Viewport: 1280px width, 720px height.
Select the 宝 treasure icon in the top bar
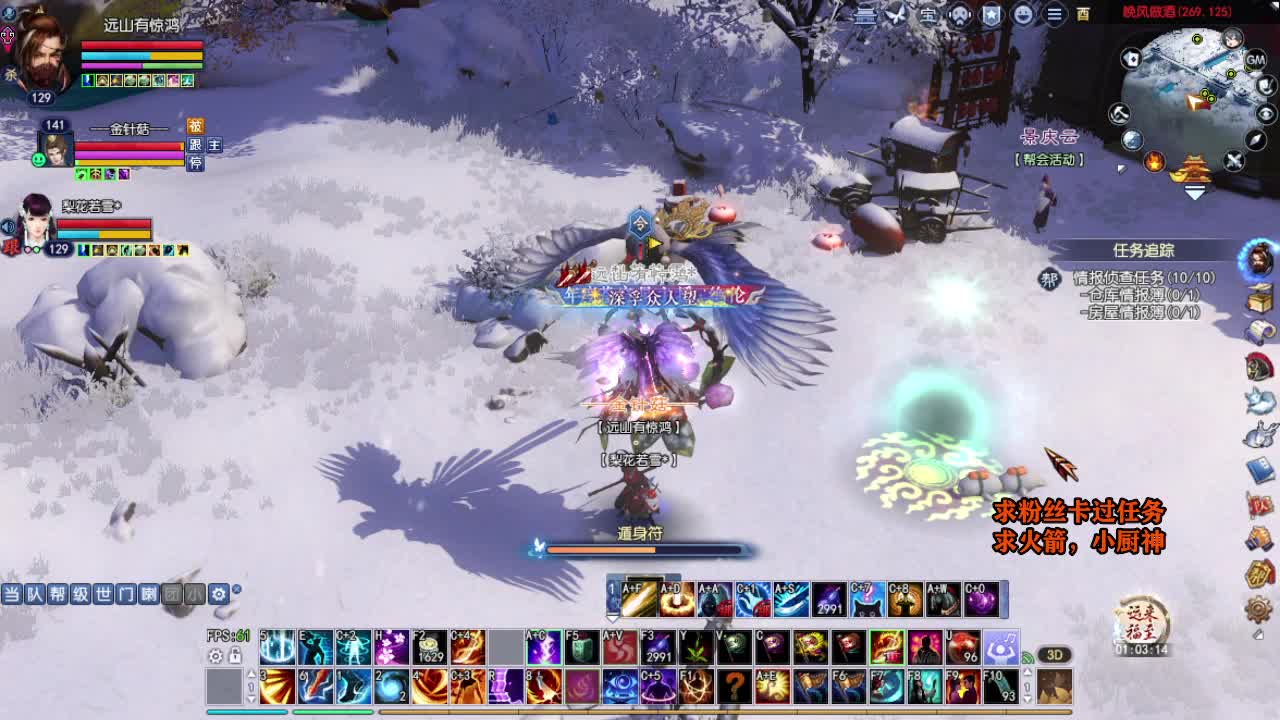coord(928,14)
